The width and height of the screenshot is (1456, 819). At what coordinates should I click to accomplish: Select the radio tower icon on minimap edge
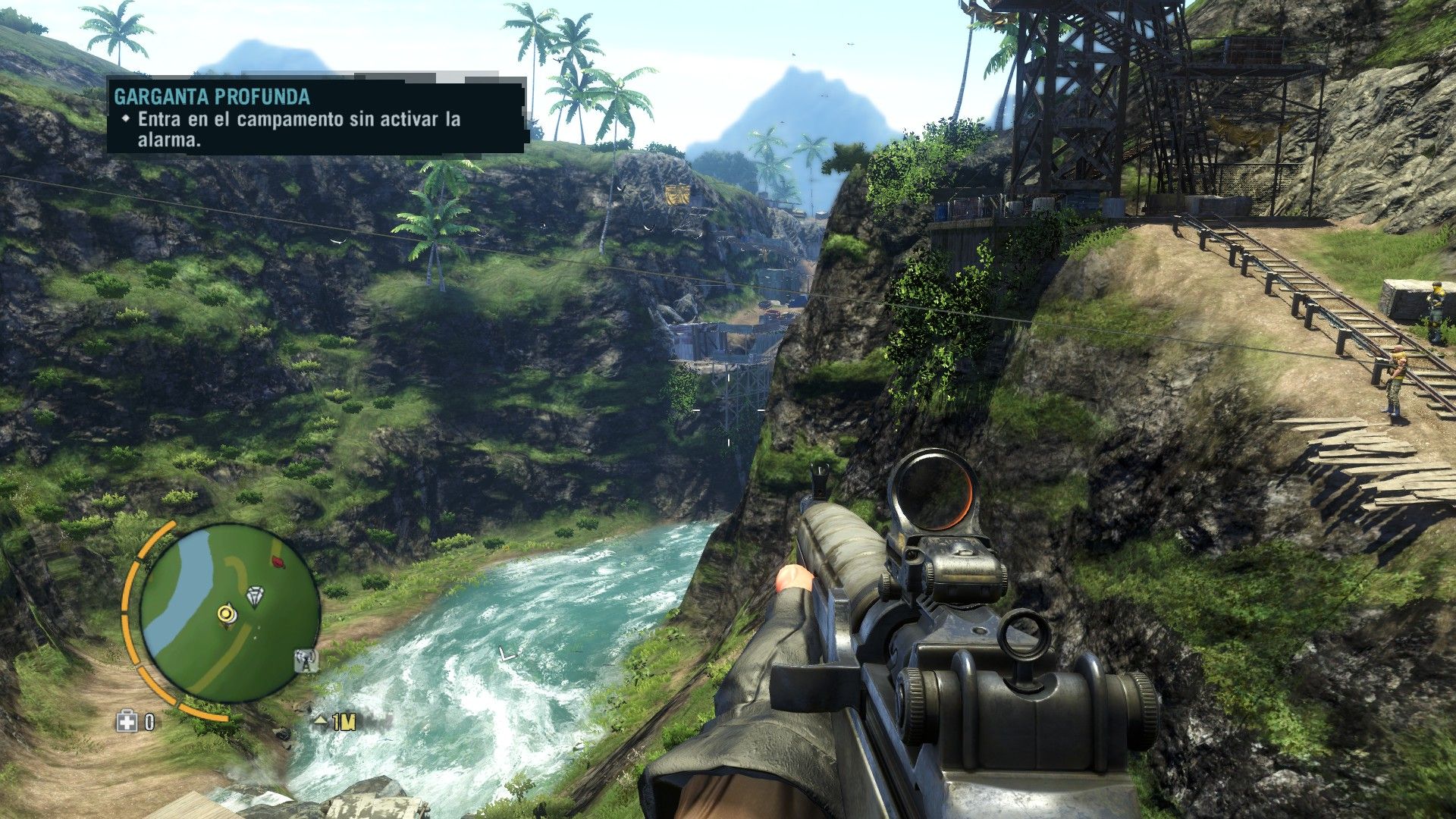tap(306, 661)
